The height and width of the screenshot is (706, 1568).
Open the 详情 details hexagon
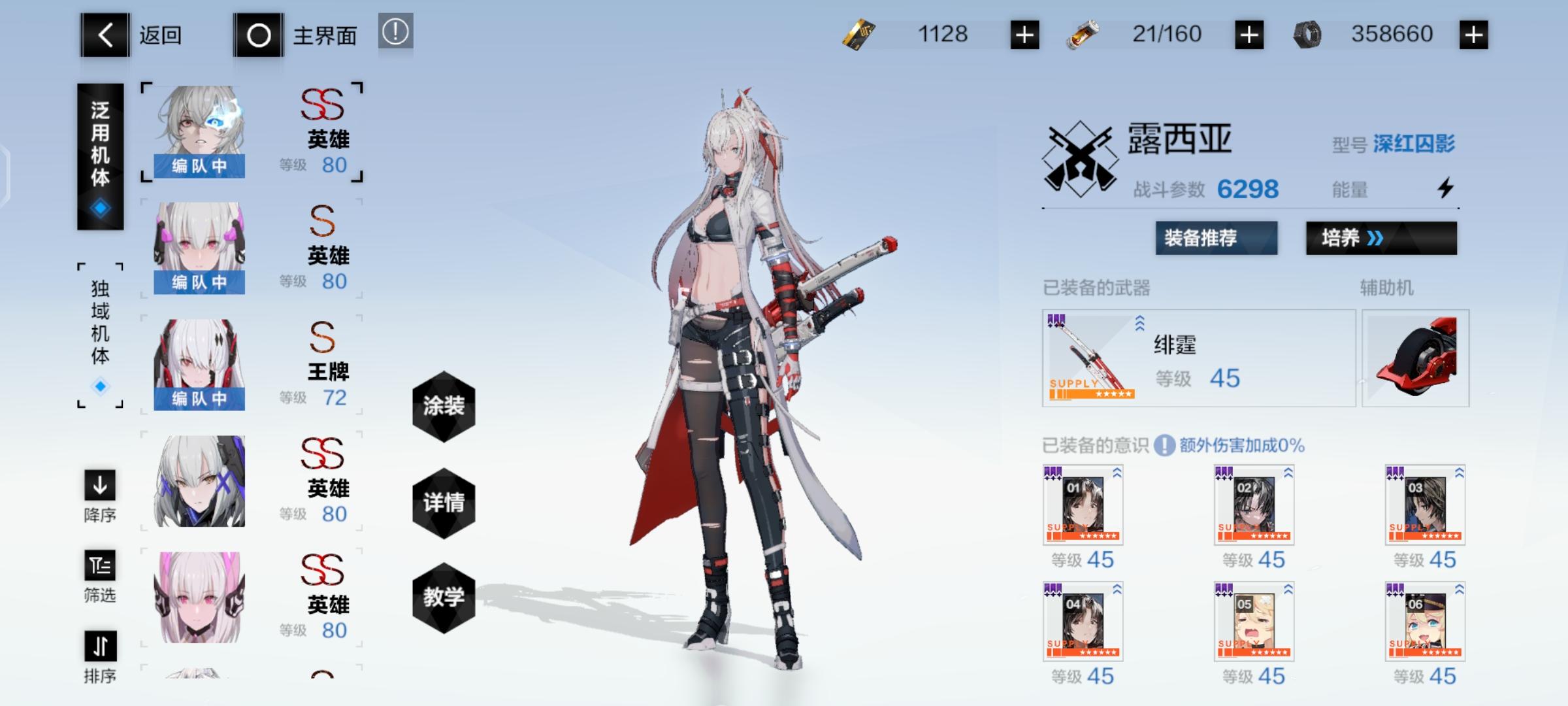(x=444, y=501)
